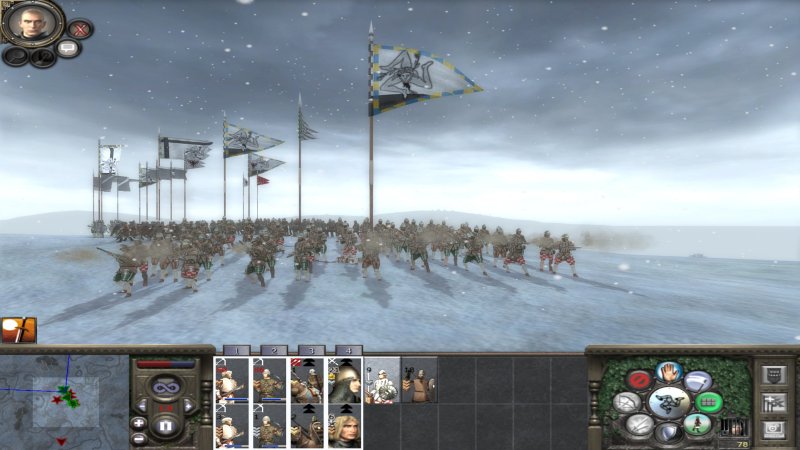Click the red halt order button
This screenshot has height=450, width=800.
(x=638, y=380)
